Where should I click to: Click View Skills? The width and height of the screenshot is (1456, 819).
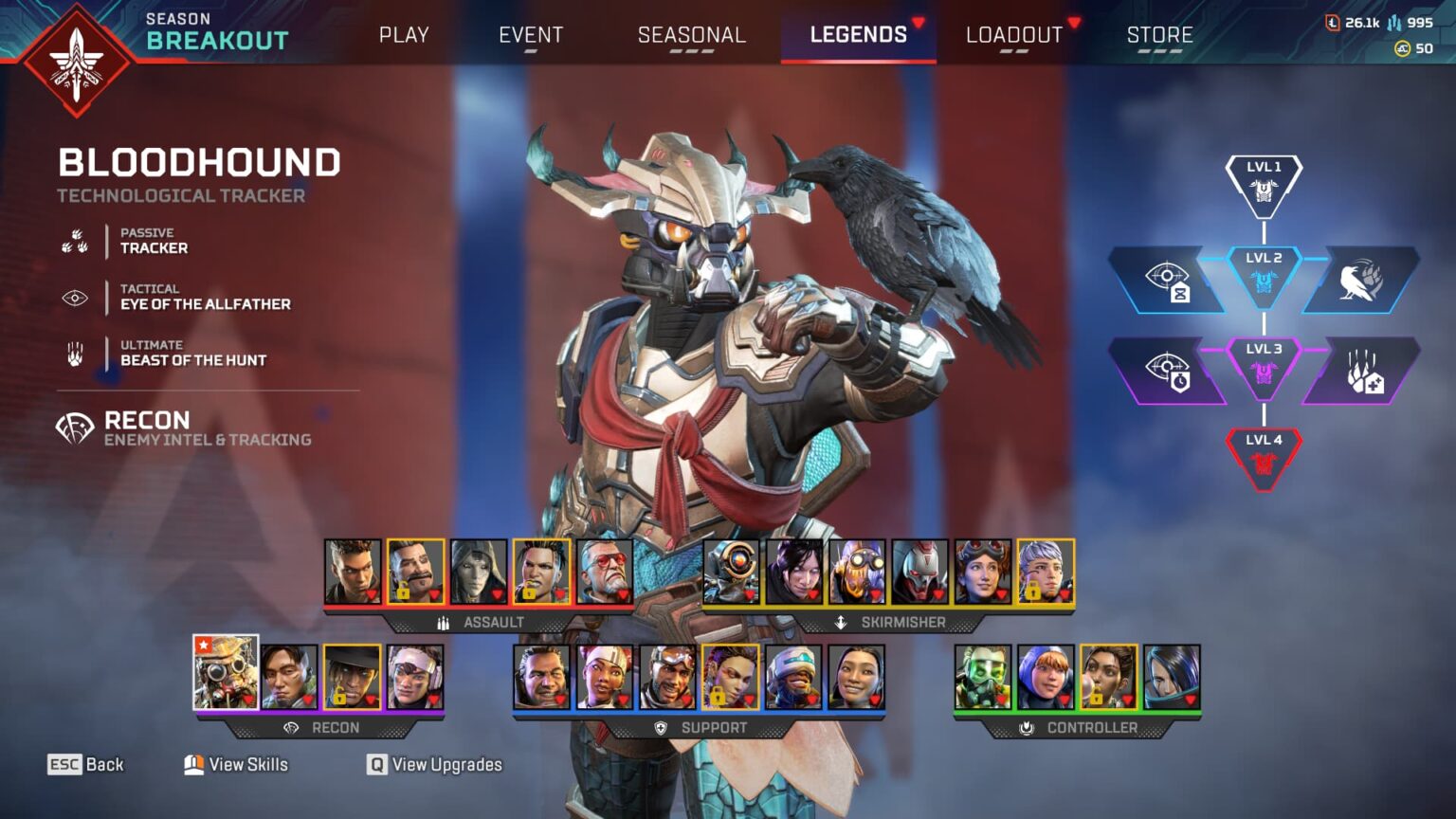tap(235, 764)
